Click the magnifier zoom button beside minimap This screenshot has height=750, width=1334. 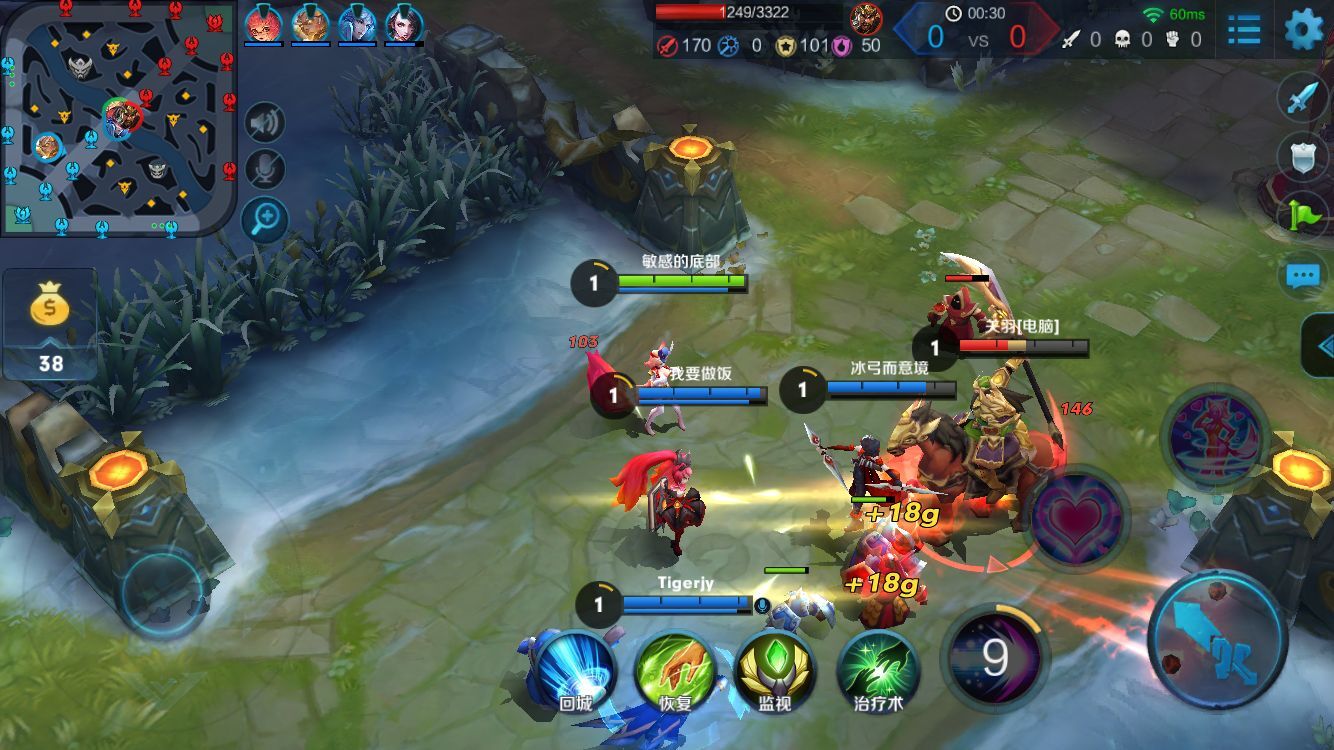click(x=265, y=220)
